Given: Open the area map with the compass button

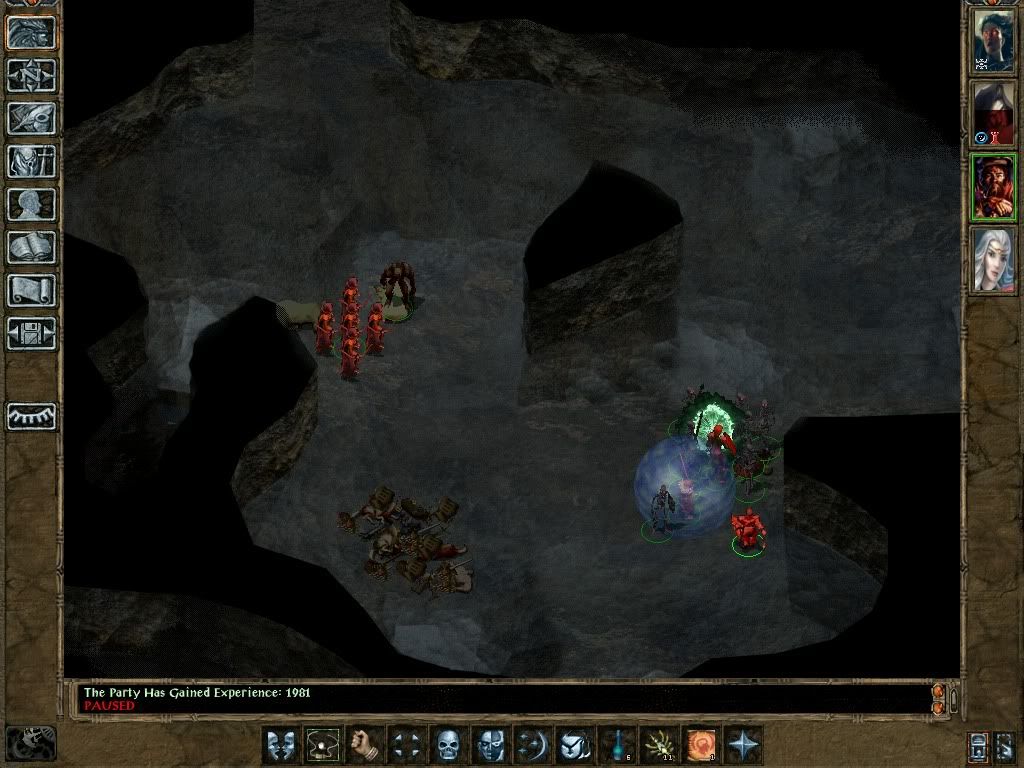Looking at the screenshot, I should point(32,75).
